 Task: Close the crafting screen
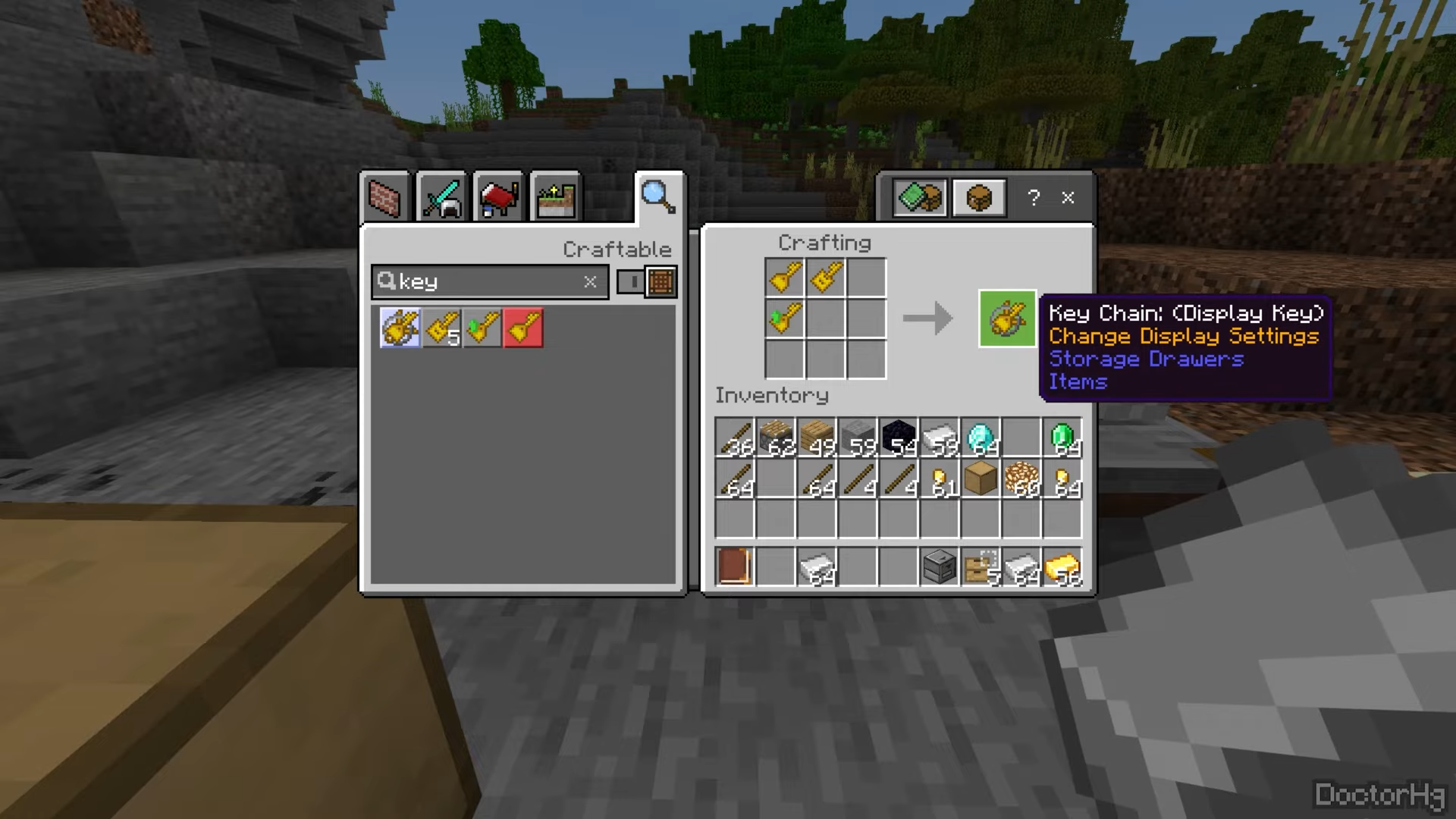[x=1068, y=198]
